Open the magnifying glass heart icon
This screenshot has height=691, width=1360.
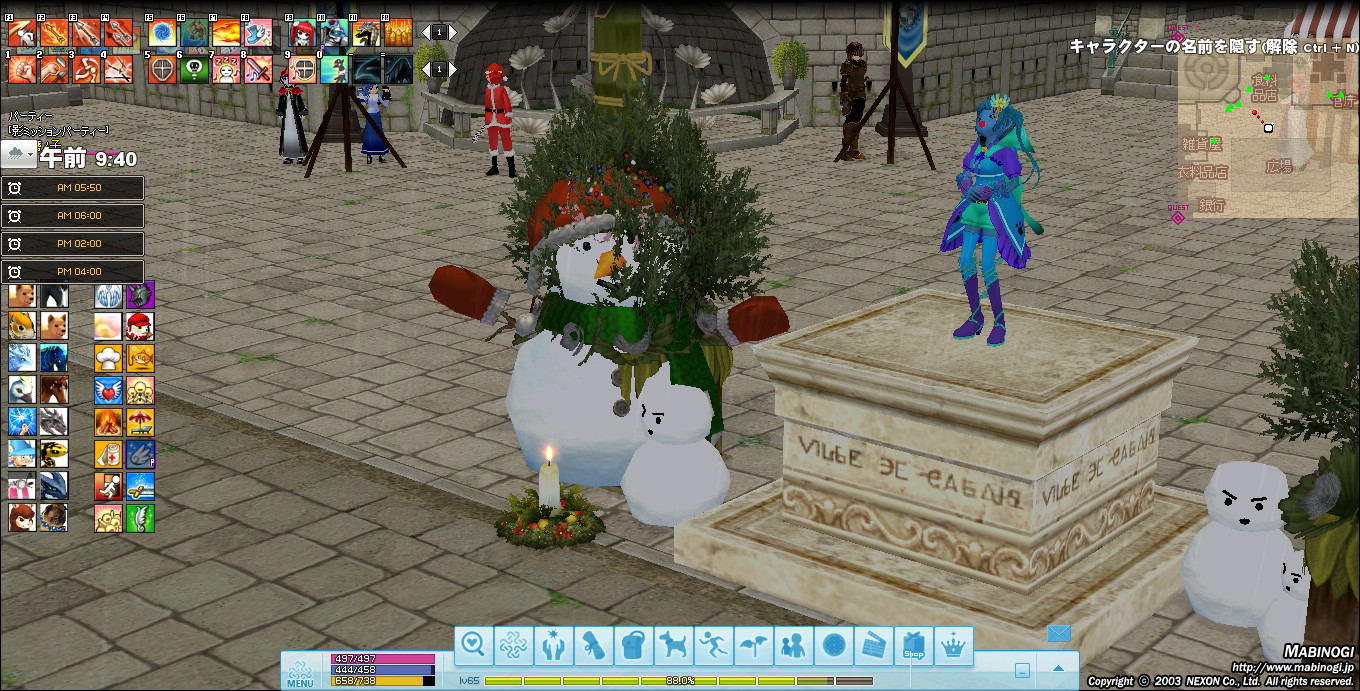point(474,646)
